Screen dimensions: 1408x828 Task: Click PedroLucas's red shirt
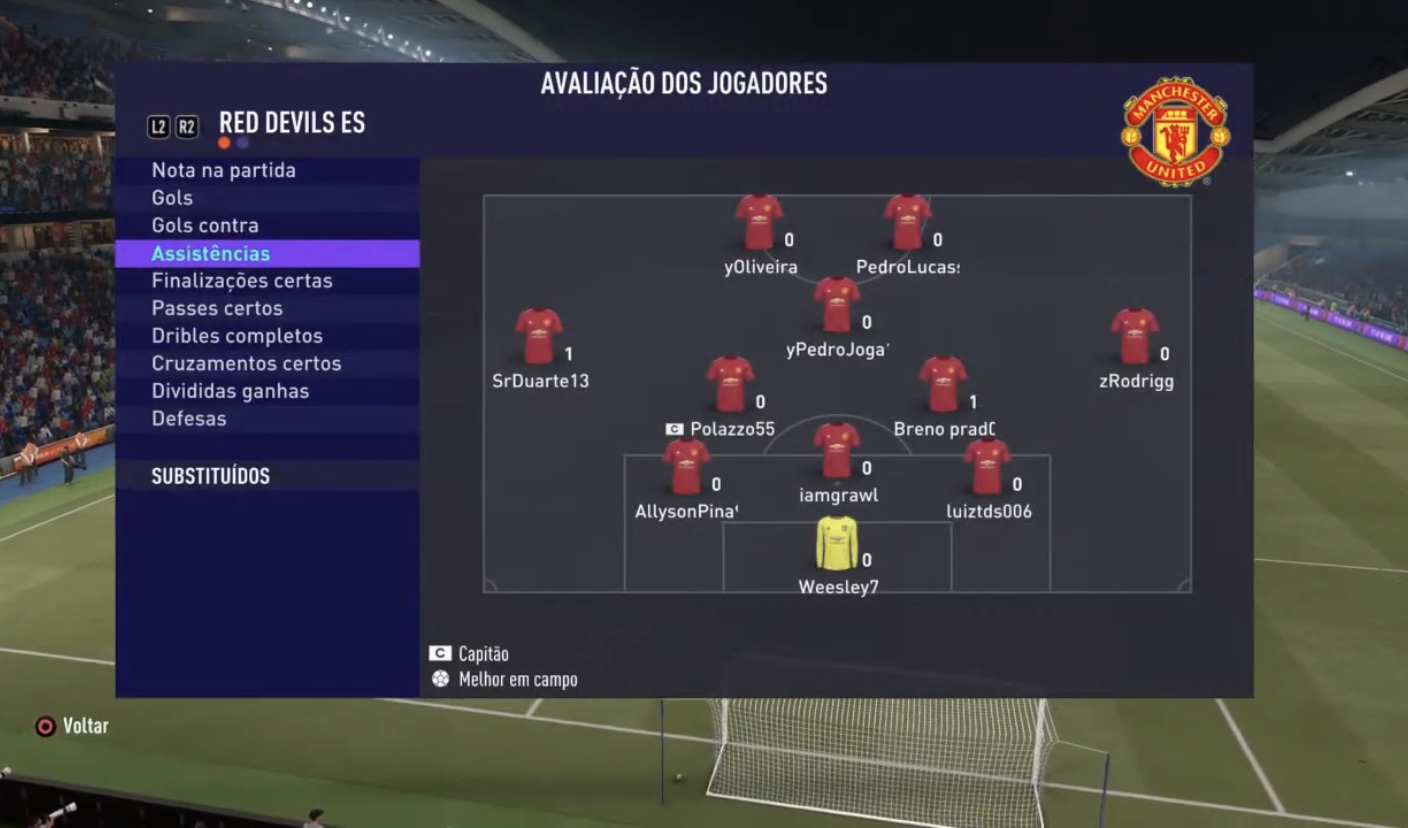coord(907,222)
